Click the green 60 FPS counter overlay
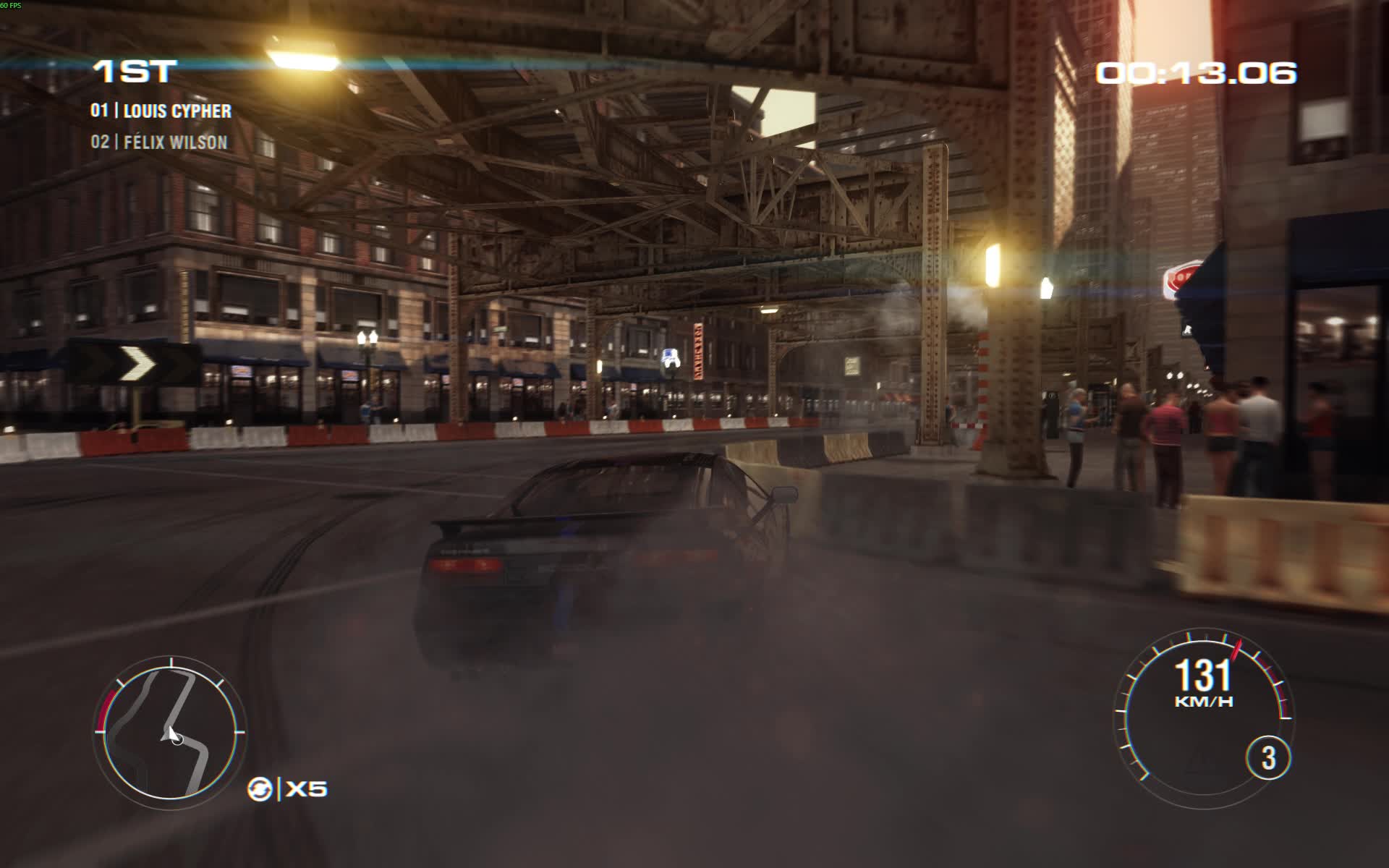1389x868 pixels. click(13, 4)
